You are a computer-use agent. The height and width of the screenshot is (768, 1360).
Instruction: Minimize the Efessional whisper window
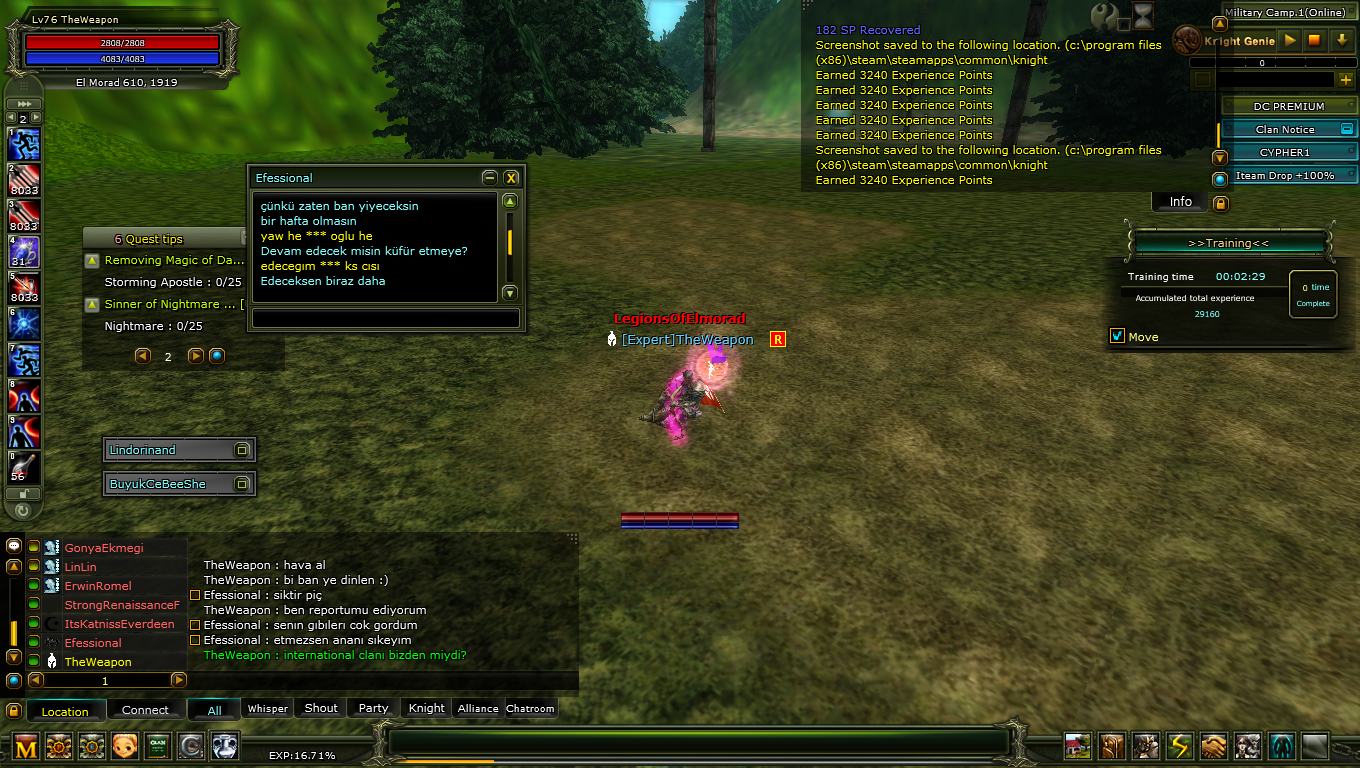pos(489,178)
